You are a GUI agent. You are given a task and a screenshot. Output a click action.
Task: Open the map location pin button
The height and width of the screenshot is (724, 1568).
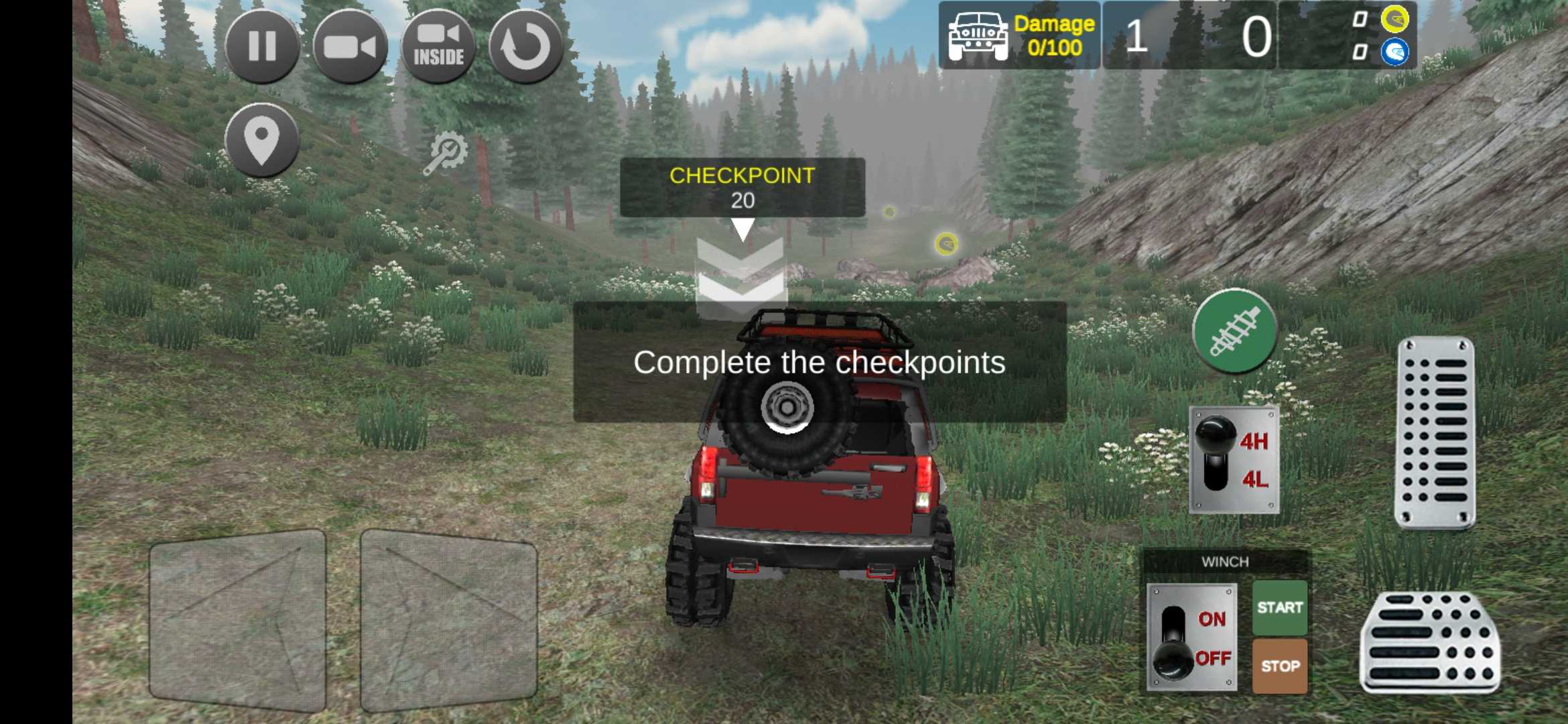pyautogui.click(x=262, y=140)
